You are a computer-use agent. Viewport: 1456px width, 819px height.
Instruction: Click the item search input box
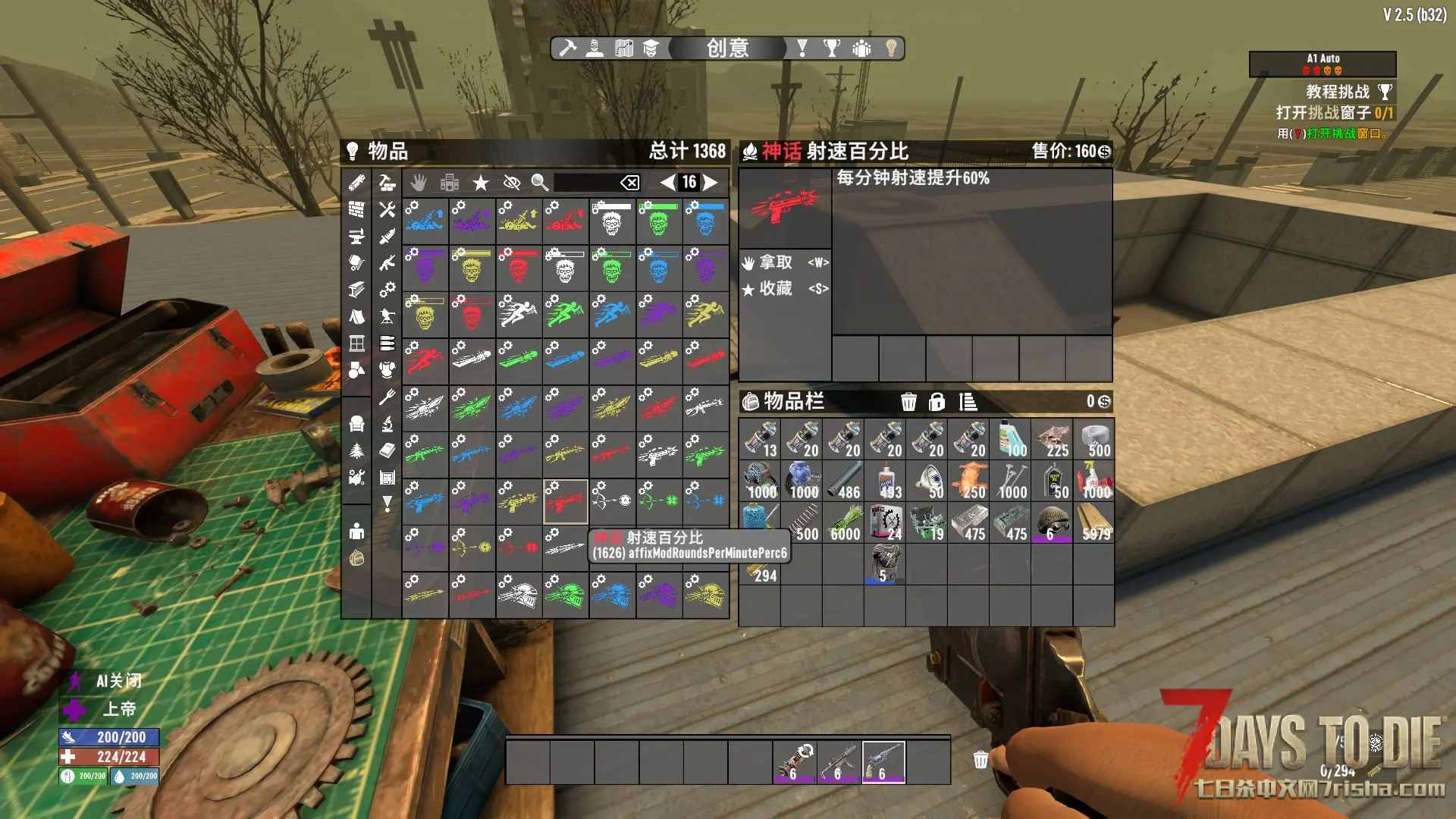(x=585, y=182)
